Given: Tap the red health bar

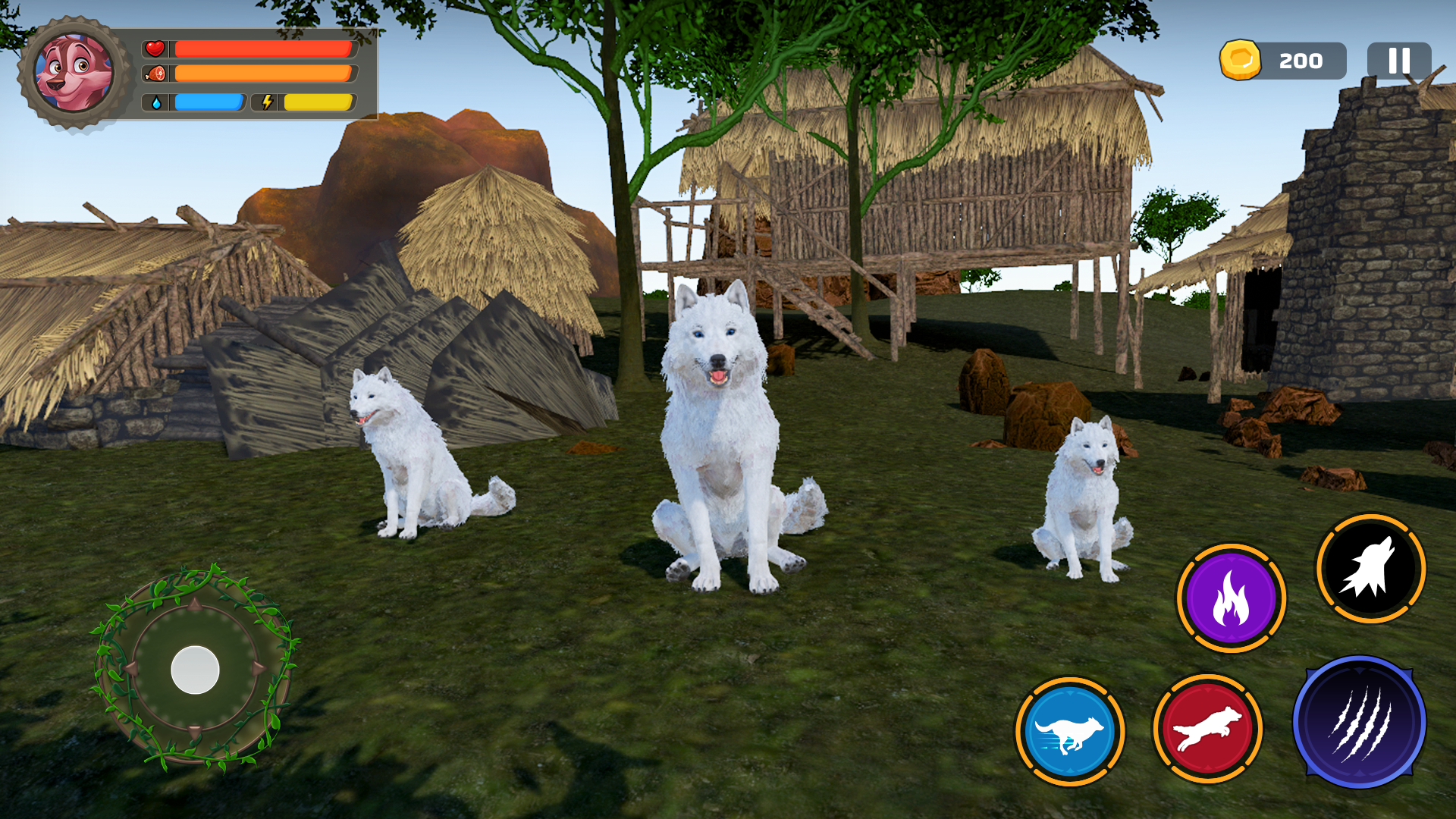Looking at the screenshot, I should tap(264, 49).
